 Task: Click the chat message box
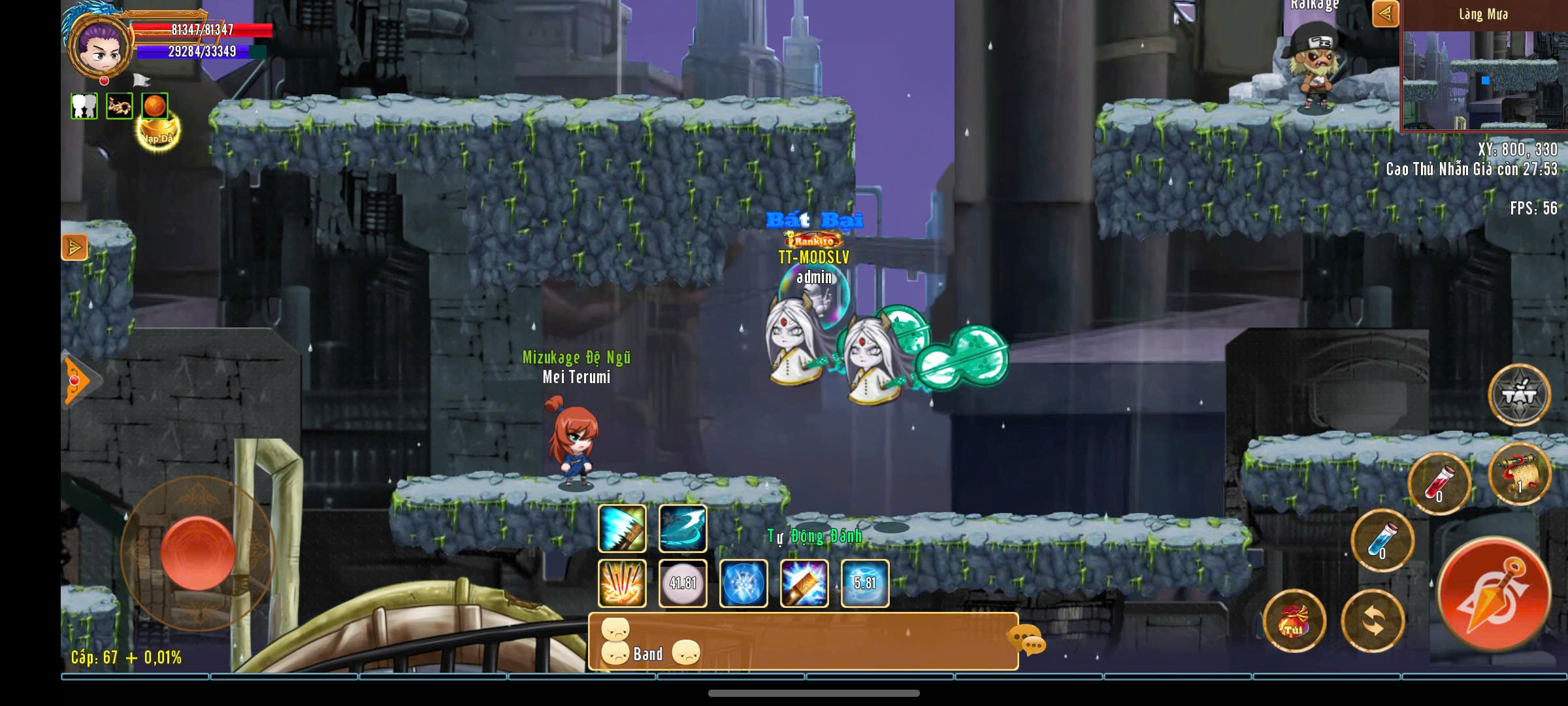pos(803,641)
